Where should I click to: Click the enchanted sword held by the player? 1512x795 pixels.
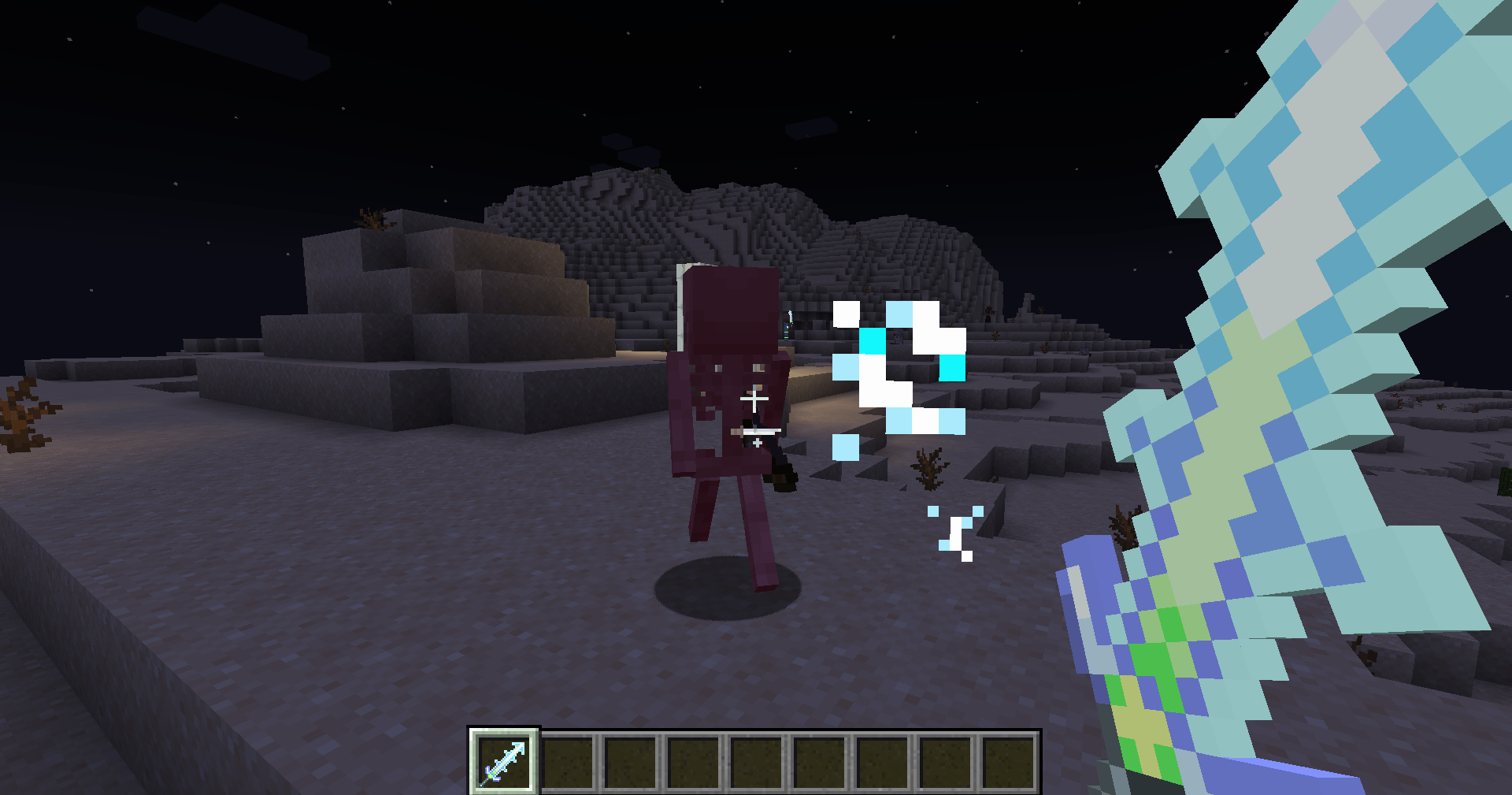click(1299, 315)
